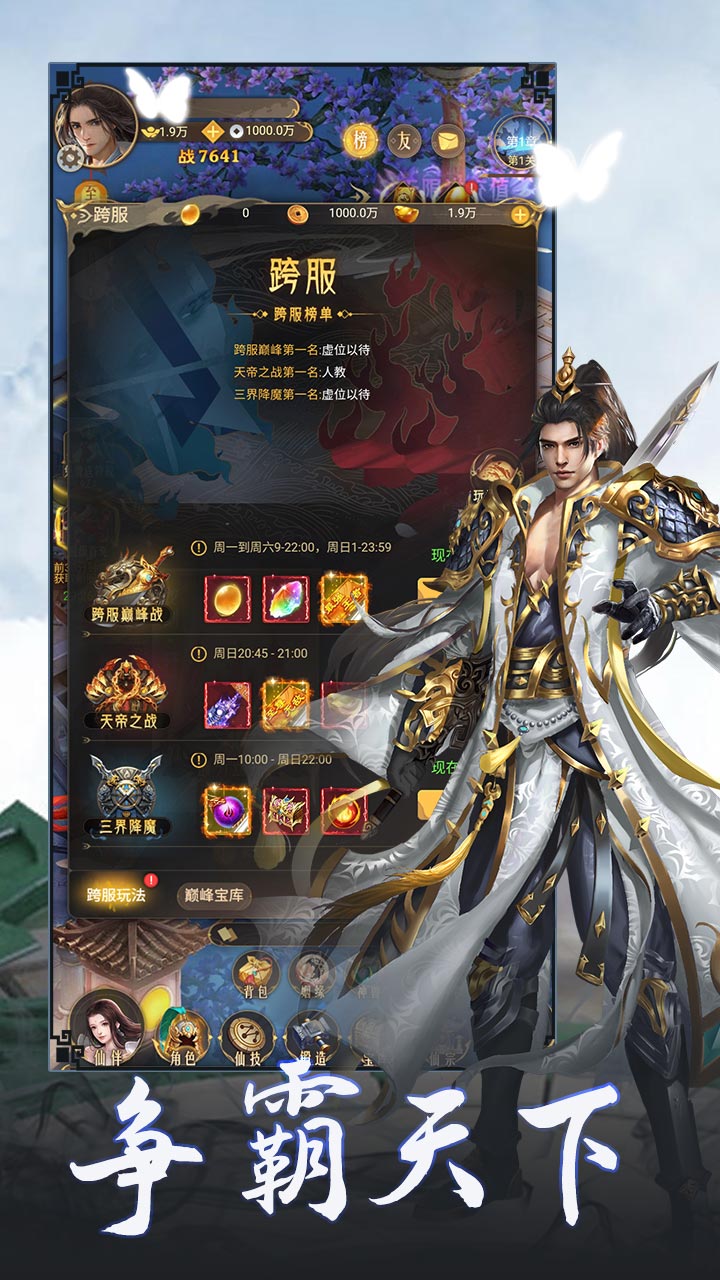Open the 榜 rankings button
Screen dimensions: 720x1280
tap(360, 140)
